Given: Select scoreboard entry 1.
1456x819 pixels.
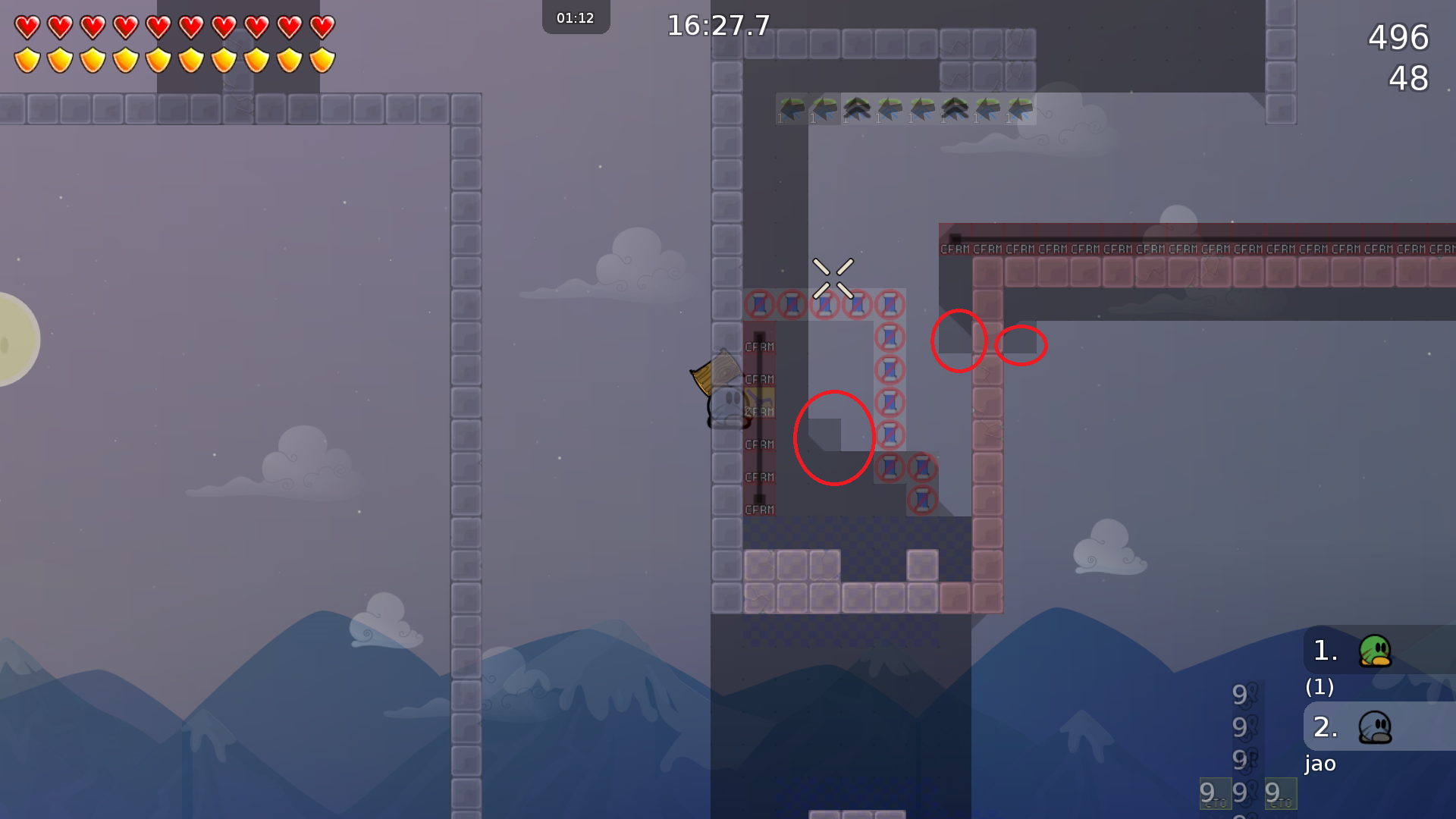Looking at the screenshot, I should (1324, 651).
